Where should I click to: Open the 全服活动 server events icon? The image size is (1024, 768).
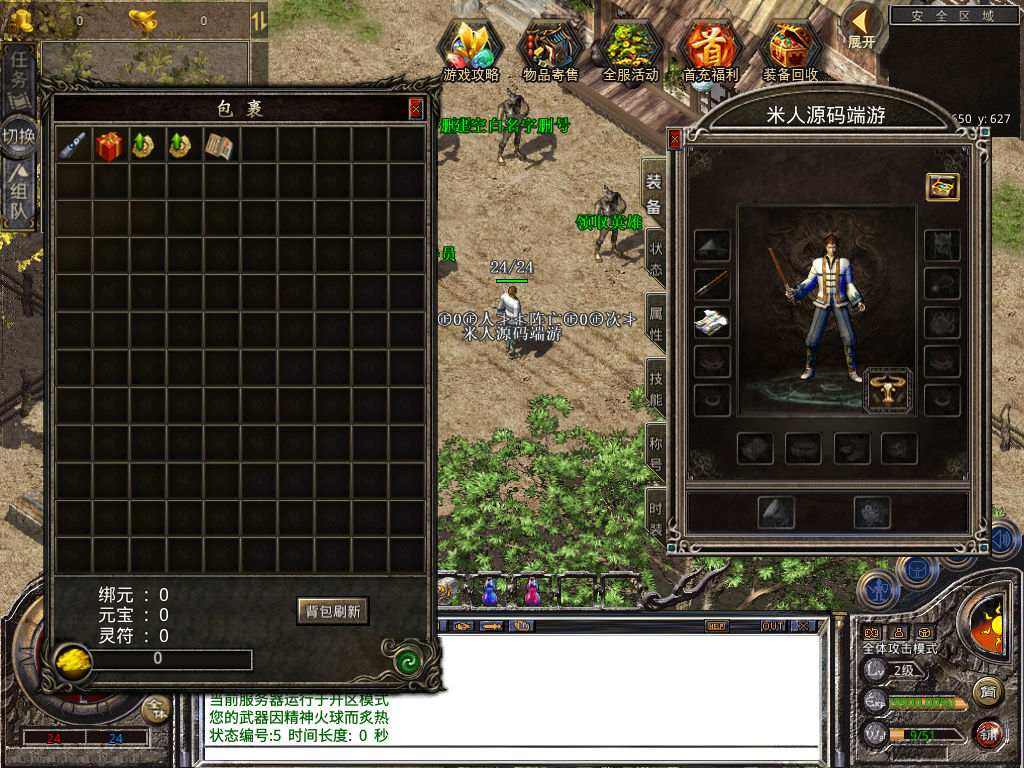coord(630,49)
